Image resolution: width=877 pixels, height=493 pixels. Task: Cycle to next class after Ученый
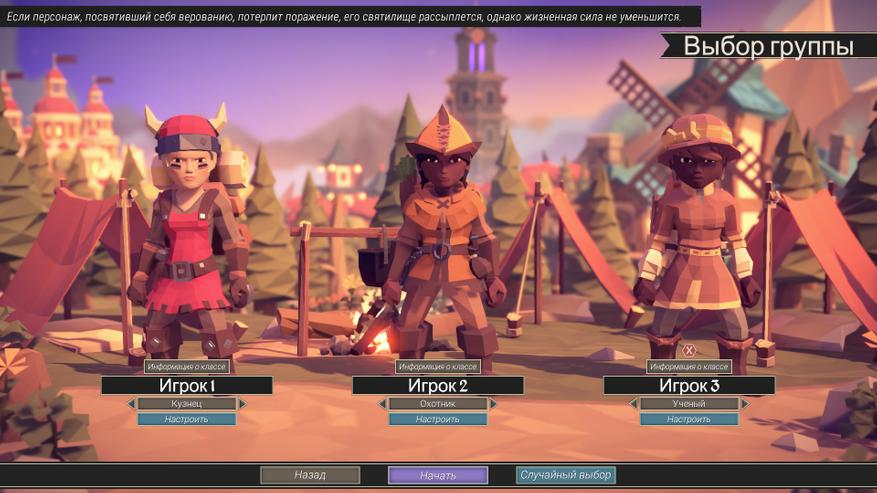point(745,404)
